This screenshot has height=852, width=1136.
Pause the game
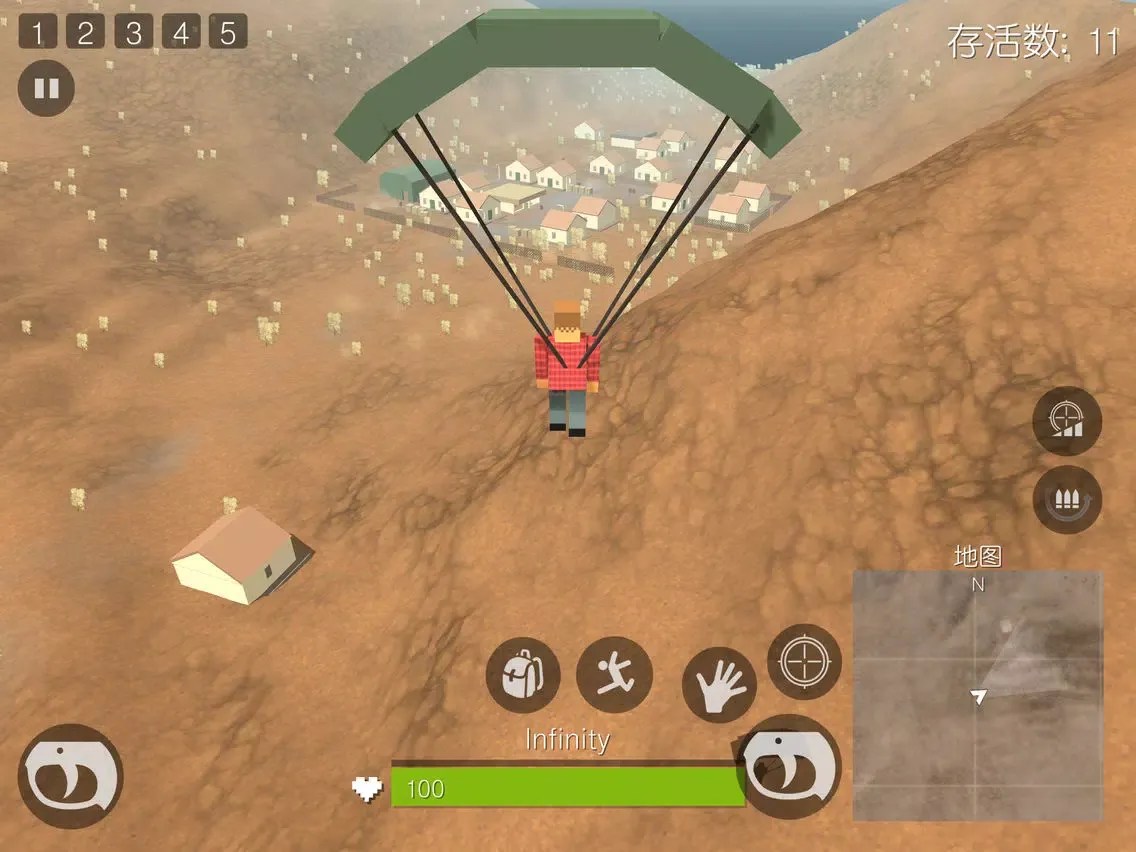[46, 88]
